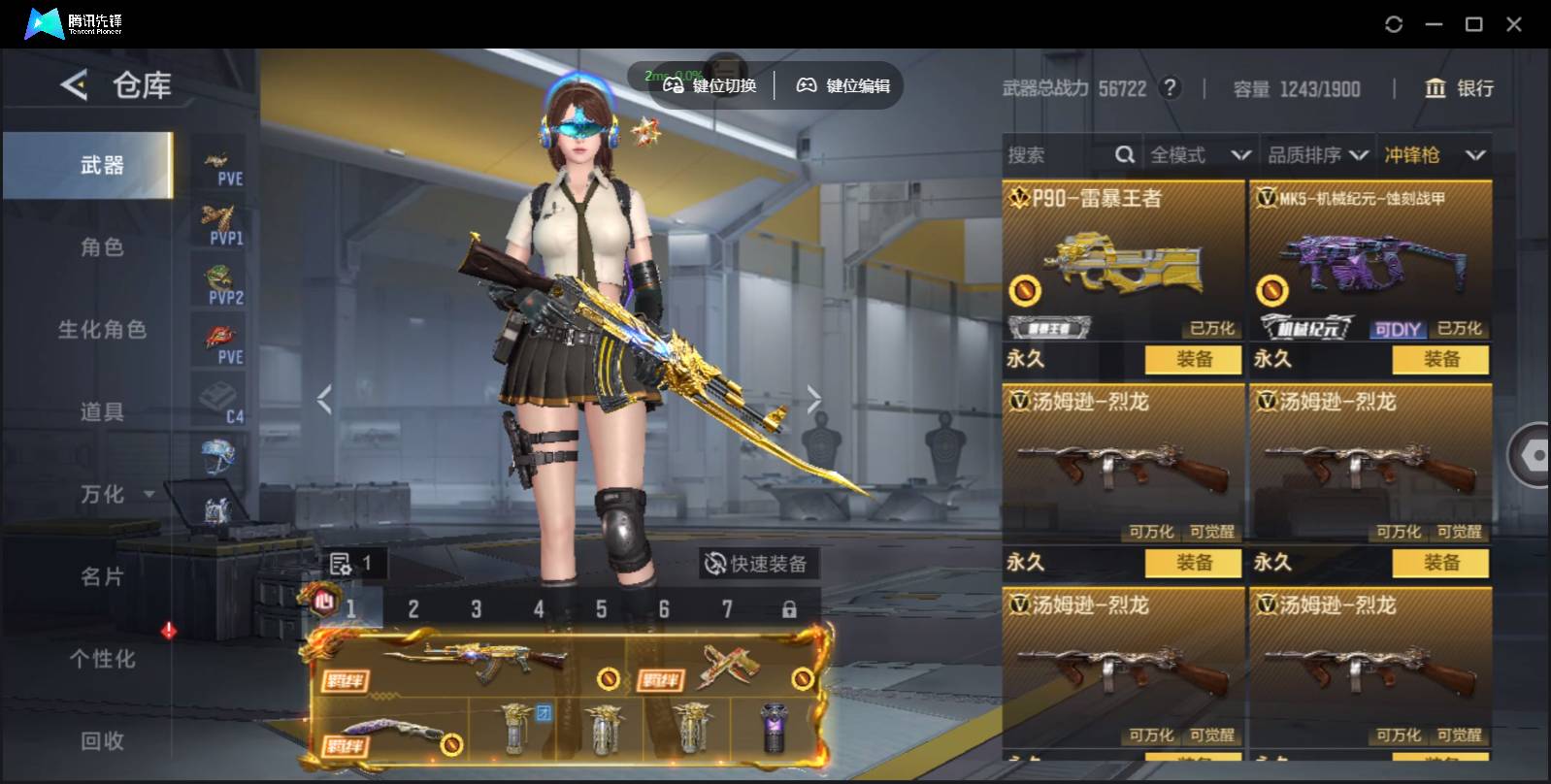Show the 名片 section

(101, 577)
